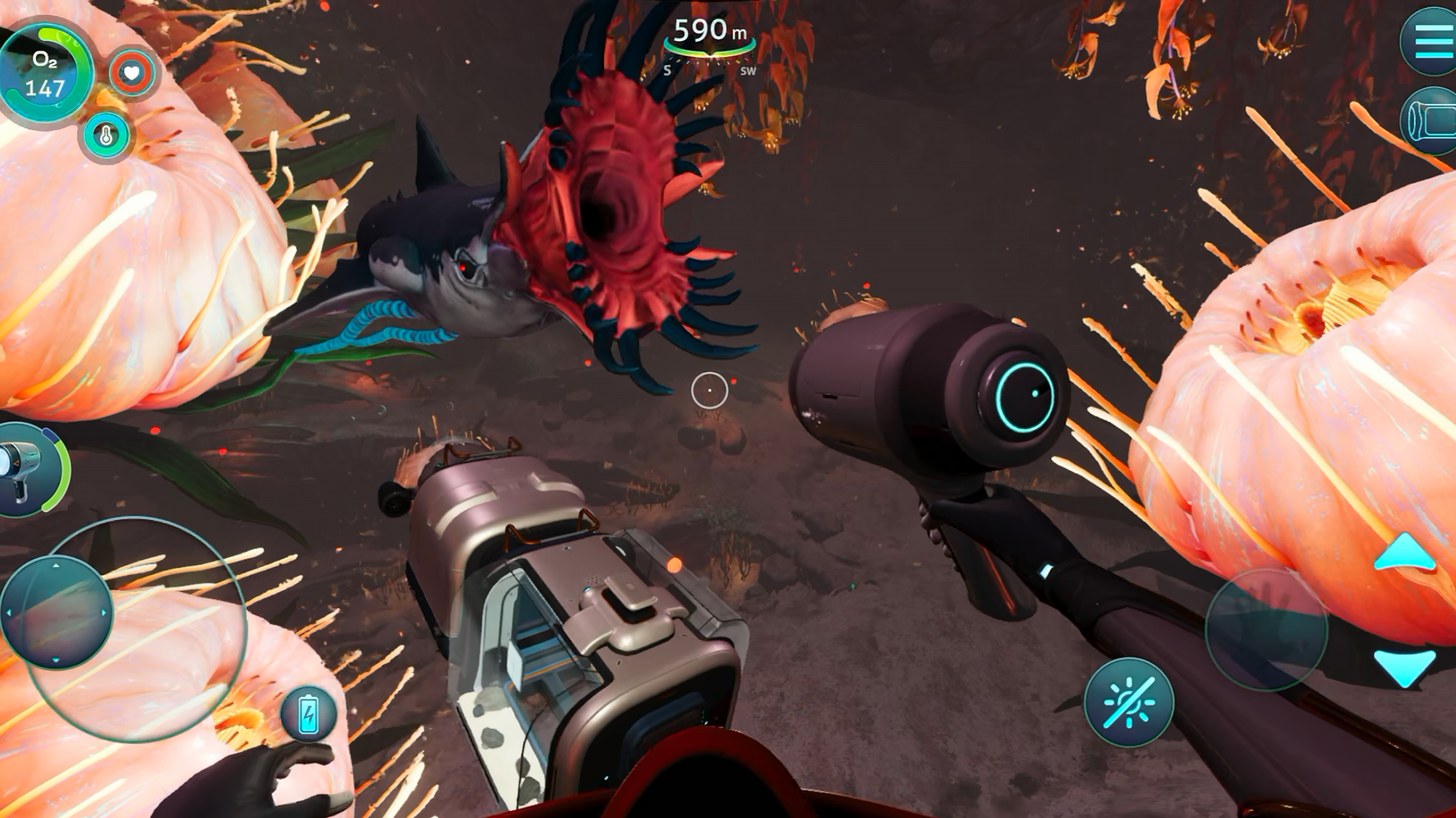Tap the ascend up-arrow button
The height and width of the screenshot is (818, 1456).
coord(1404,553)
